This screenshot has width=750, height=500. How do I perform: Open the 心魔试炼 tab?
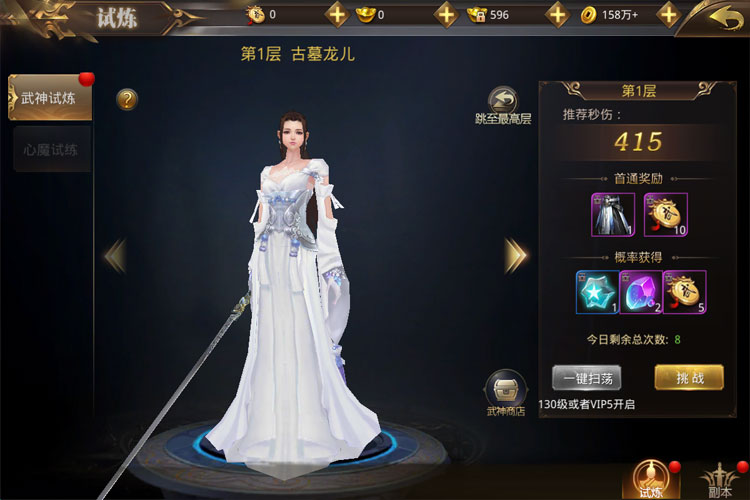click(50, 149)
